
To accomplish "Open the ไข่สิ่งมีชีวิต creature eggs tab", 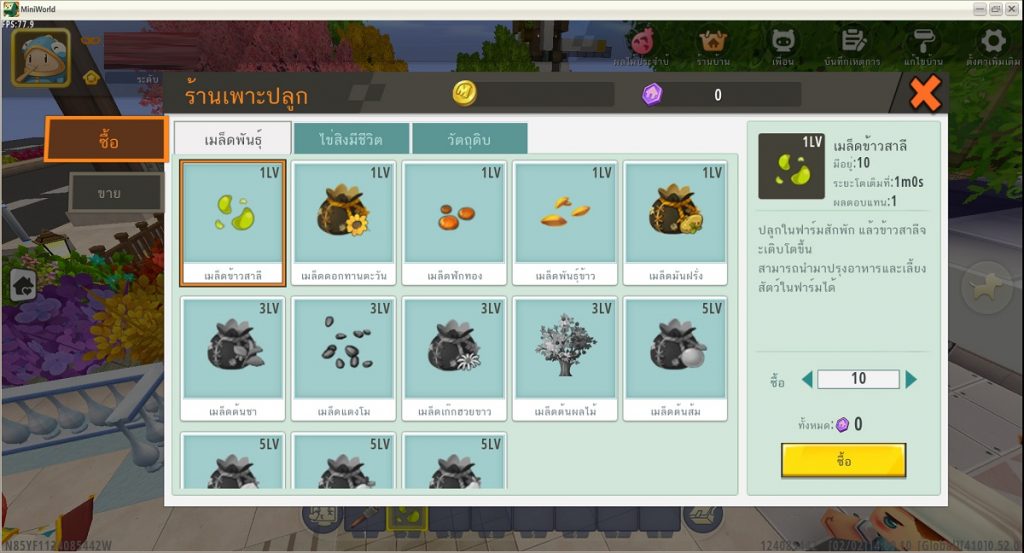I will tap(351, 138).
